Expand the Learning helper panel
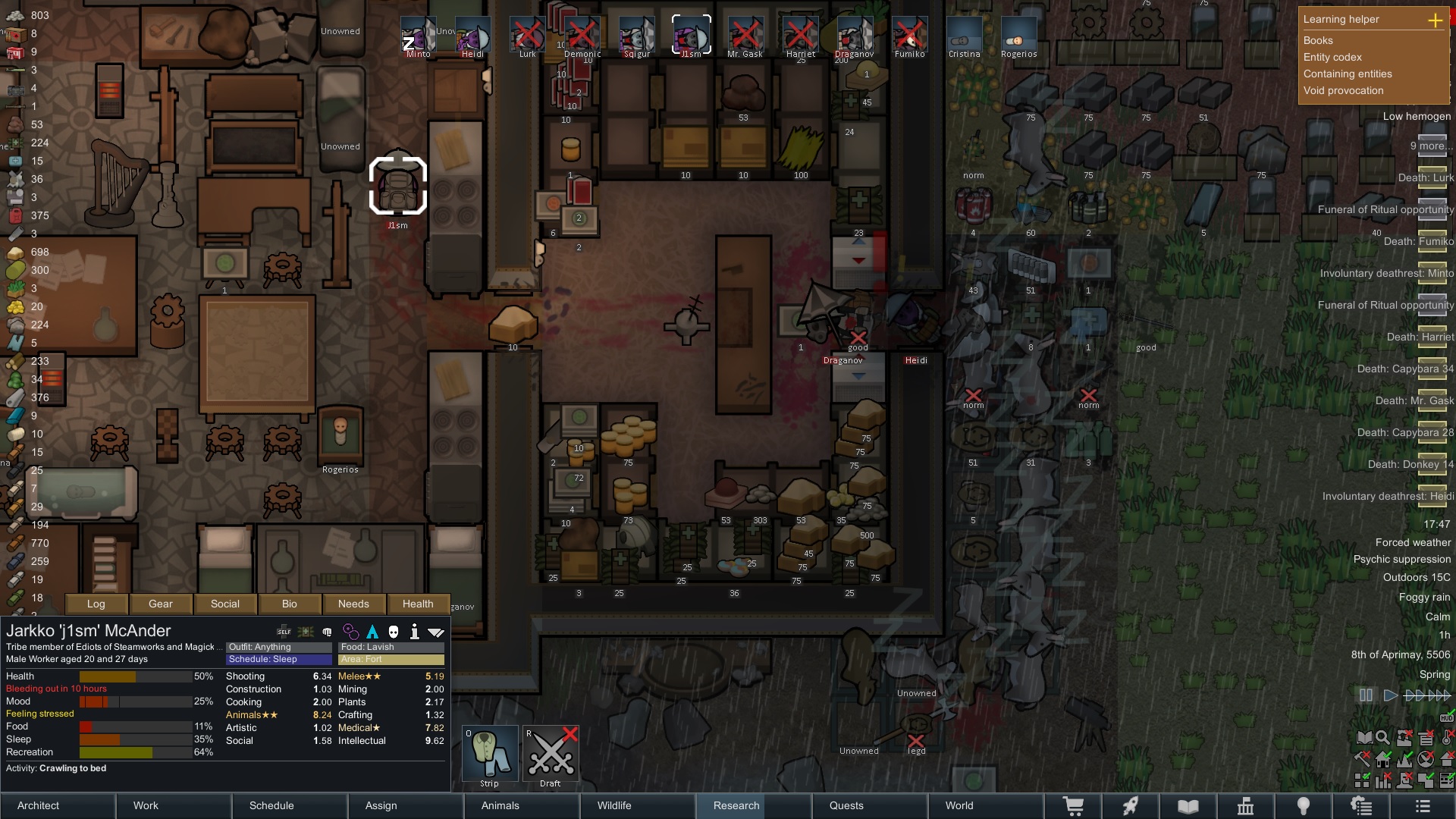The width and height of the screenshot is (1456, 819). [1435, 20]
